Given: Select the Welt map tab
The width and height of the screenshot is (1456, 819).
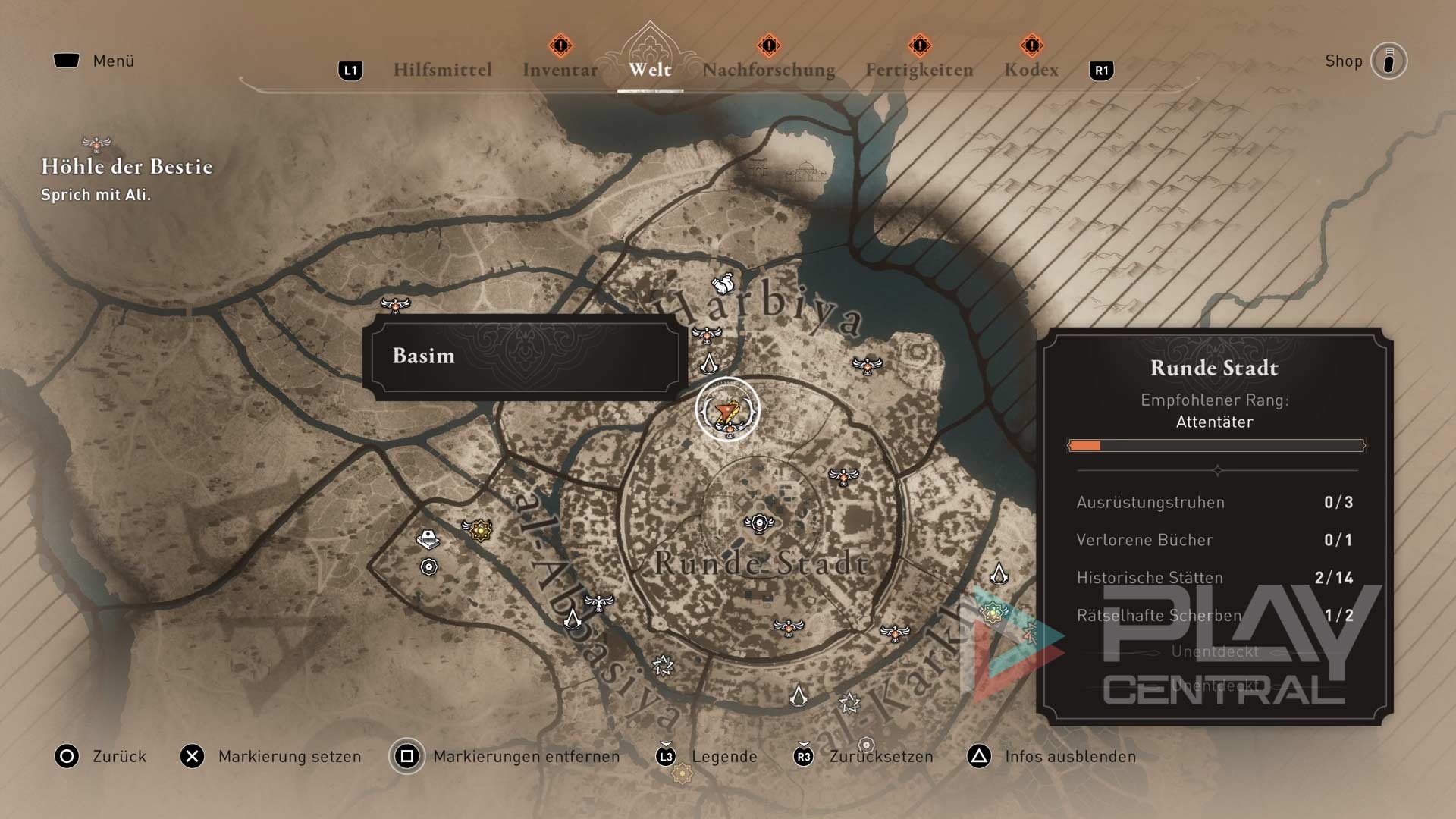Looking at the screenshot, I should (x=650, y=70).
